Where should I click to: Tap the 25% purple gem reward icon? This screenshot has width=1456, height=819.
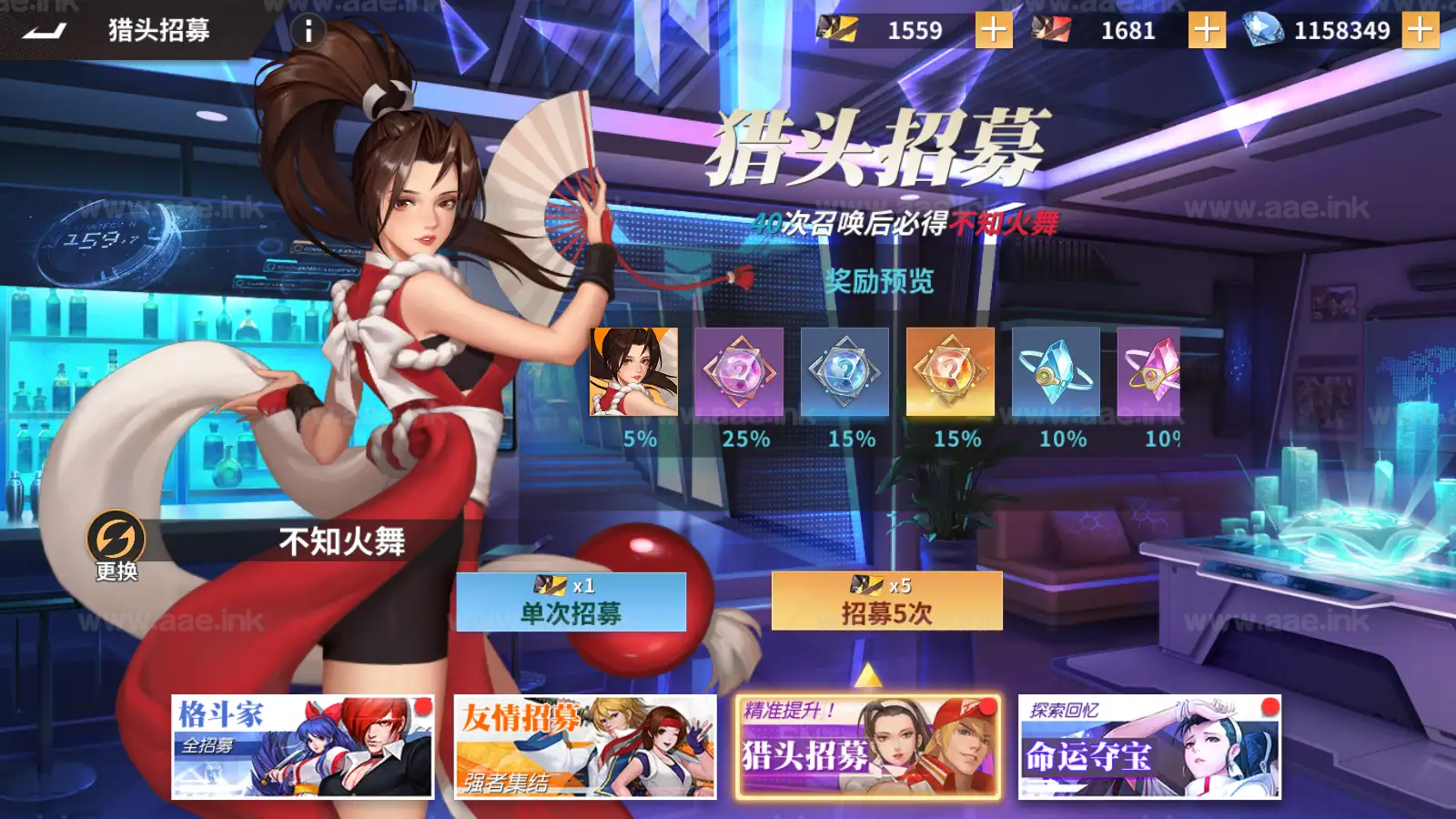click(x=740, y=373)
